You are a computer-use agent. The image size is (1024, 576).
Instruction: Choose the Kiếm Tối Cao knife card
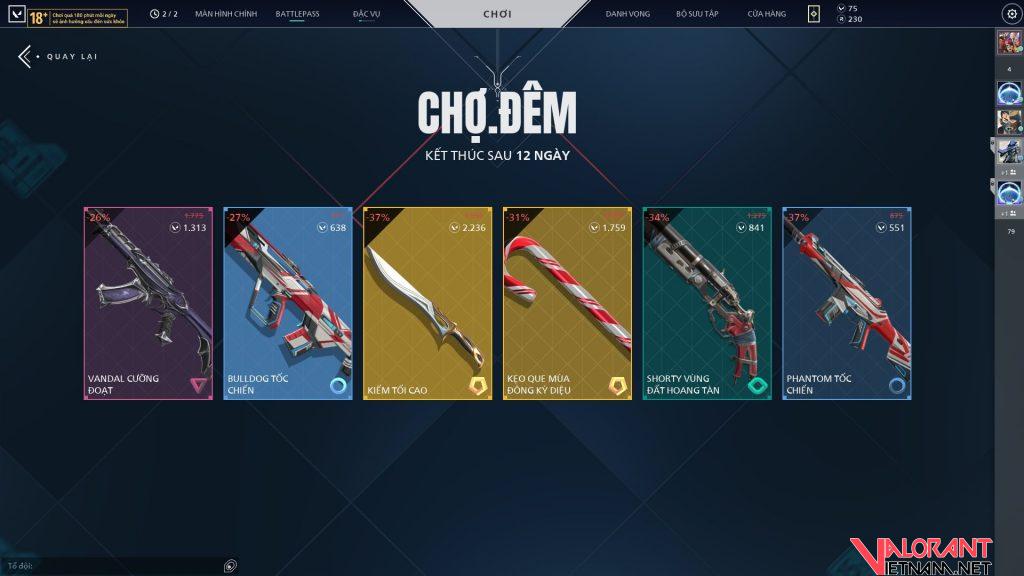coord(428,304)
